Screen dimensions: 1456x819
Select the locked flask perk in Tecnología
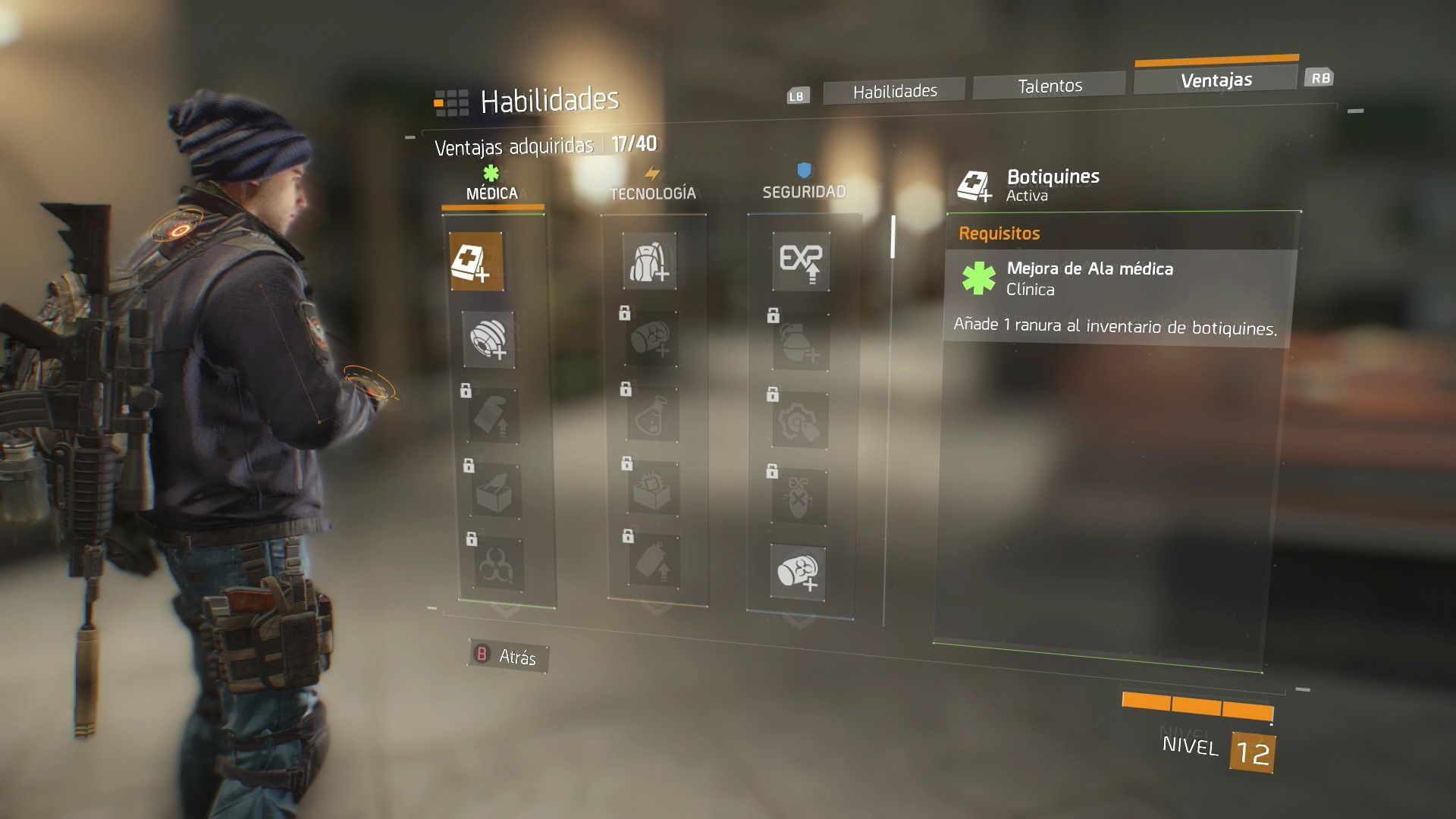click(653, 415)
